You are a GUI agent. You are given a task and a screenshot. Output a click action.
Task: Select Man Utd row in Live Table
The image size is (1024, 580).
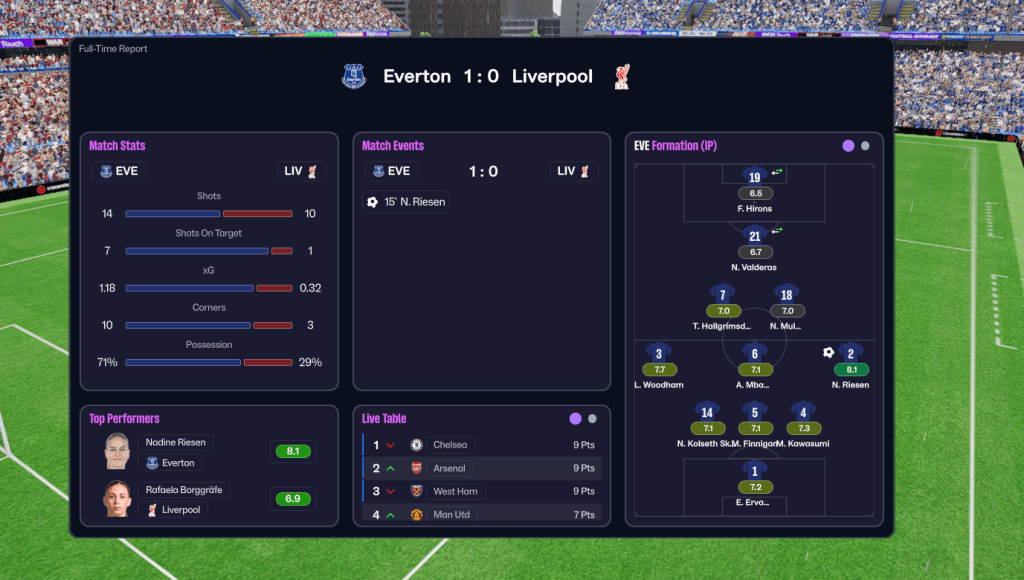(481, 514)
